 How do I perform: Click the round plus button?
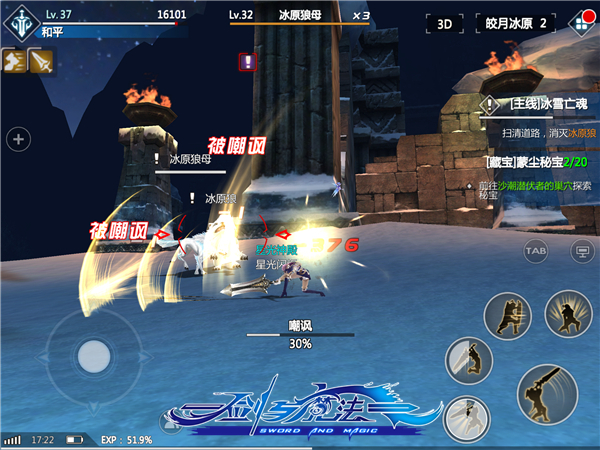click(17, 139)
